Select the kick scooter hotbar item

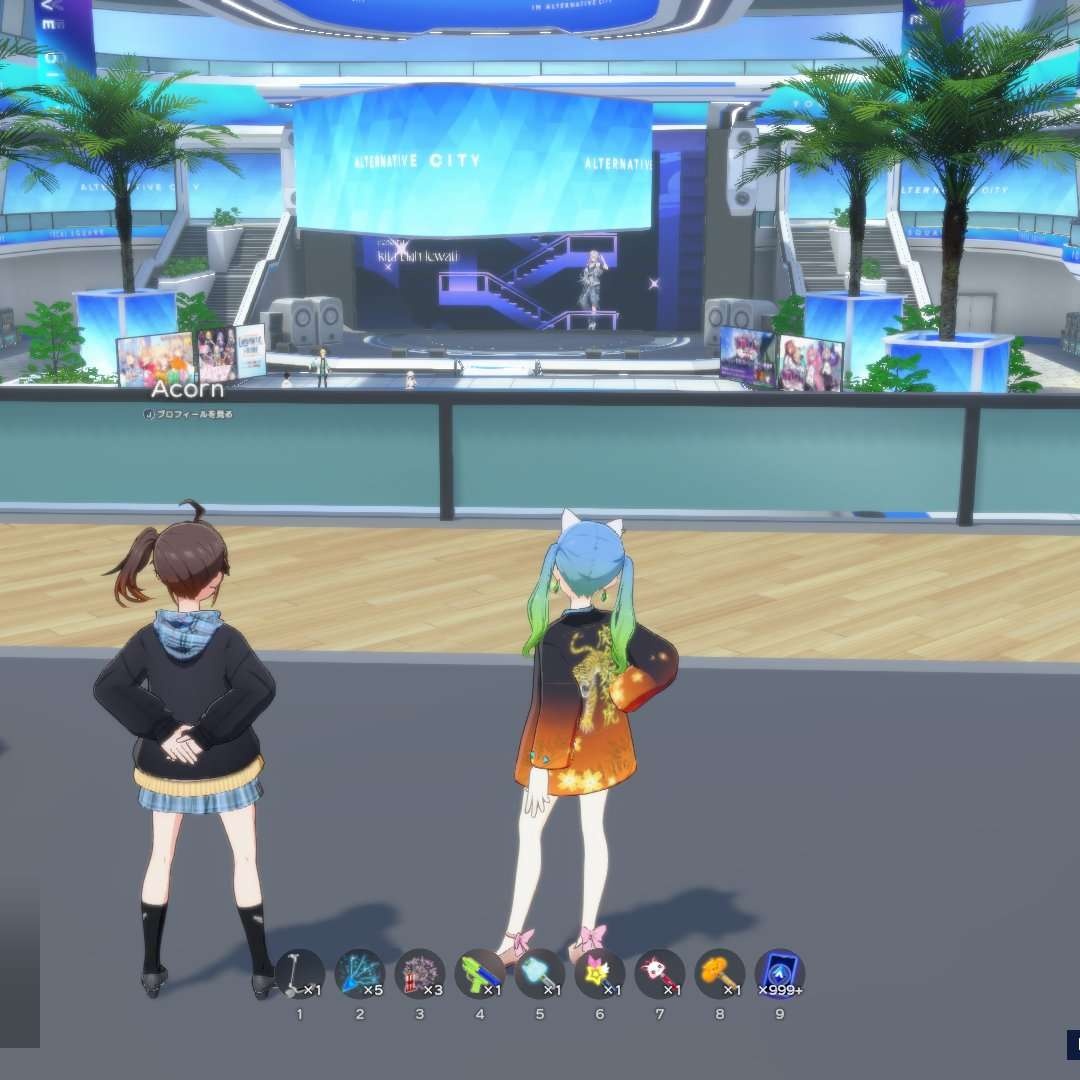tap(299, 974)
